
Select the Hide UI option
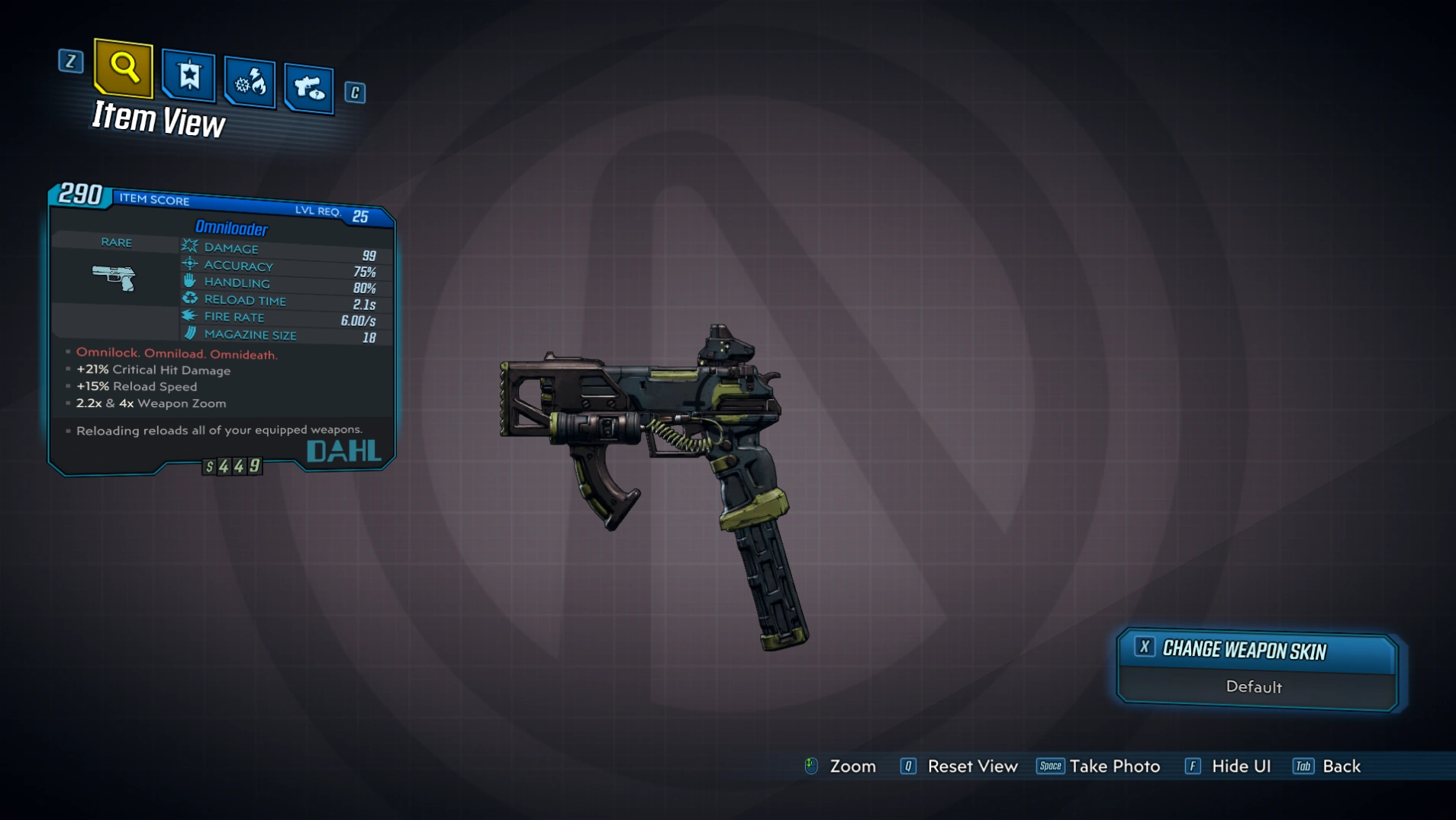coord(1228,766)
